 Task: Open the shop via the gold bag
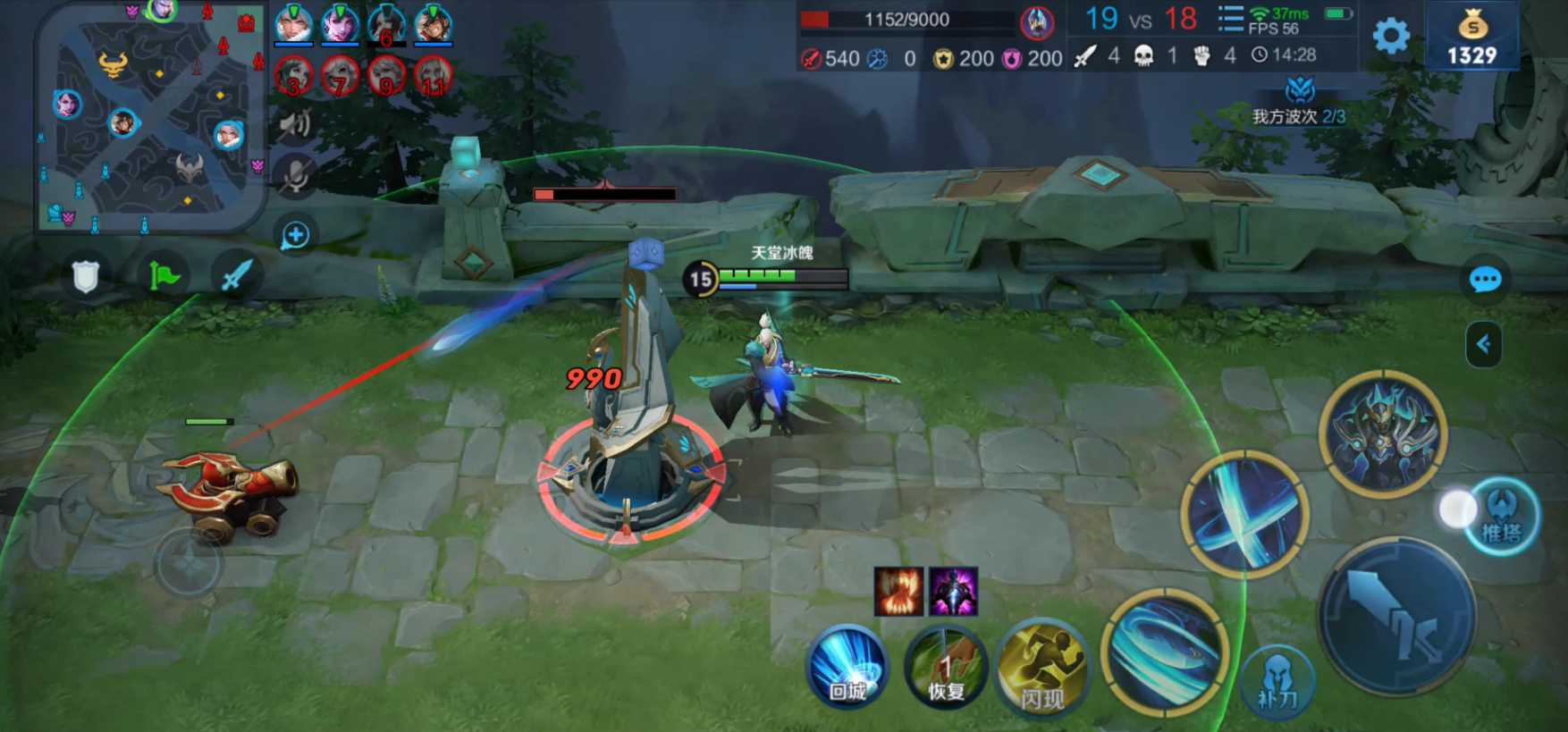[1471, 38]
